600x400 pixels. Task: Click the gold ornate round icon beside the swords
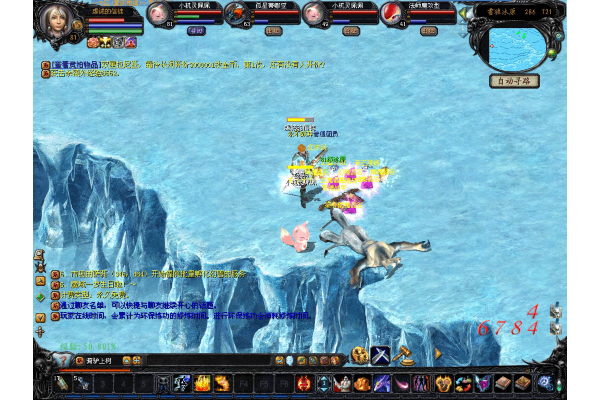coord(358,355)
